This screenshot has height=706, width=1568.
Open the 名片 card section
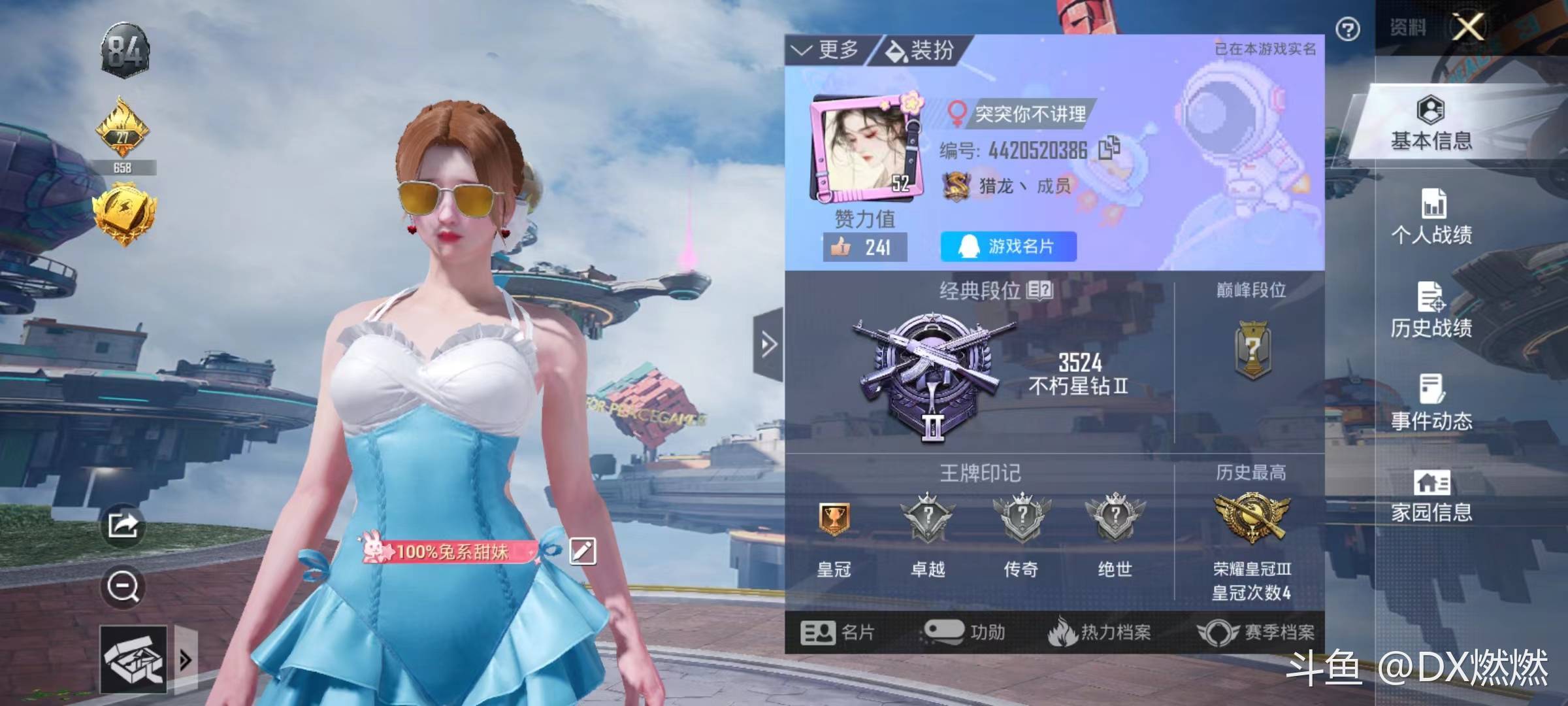point(837,632)
